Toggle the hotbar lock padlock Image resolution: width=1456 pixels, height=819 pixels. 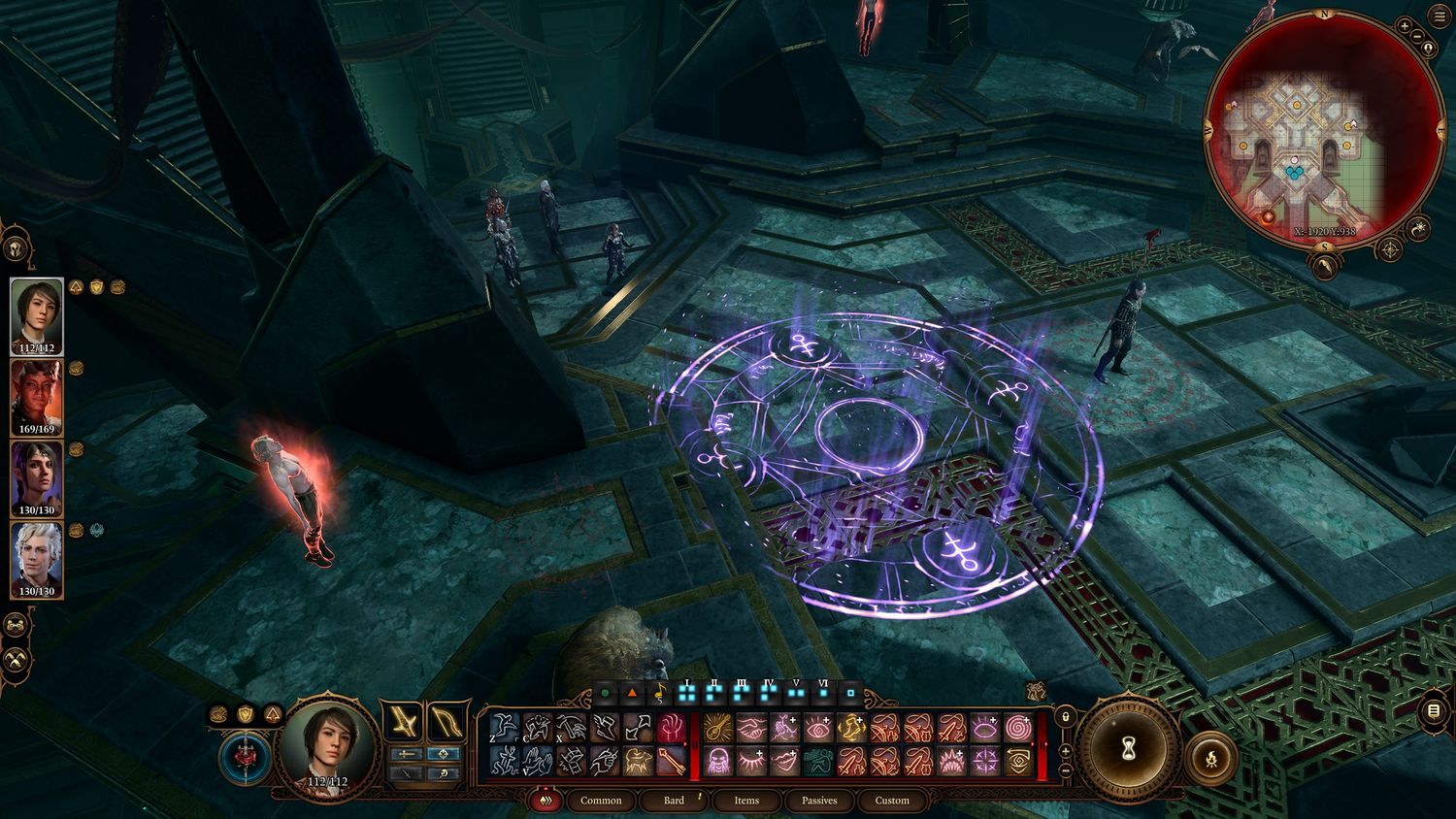coord(1066,716)
